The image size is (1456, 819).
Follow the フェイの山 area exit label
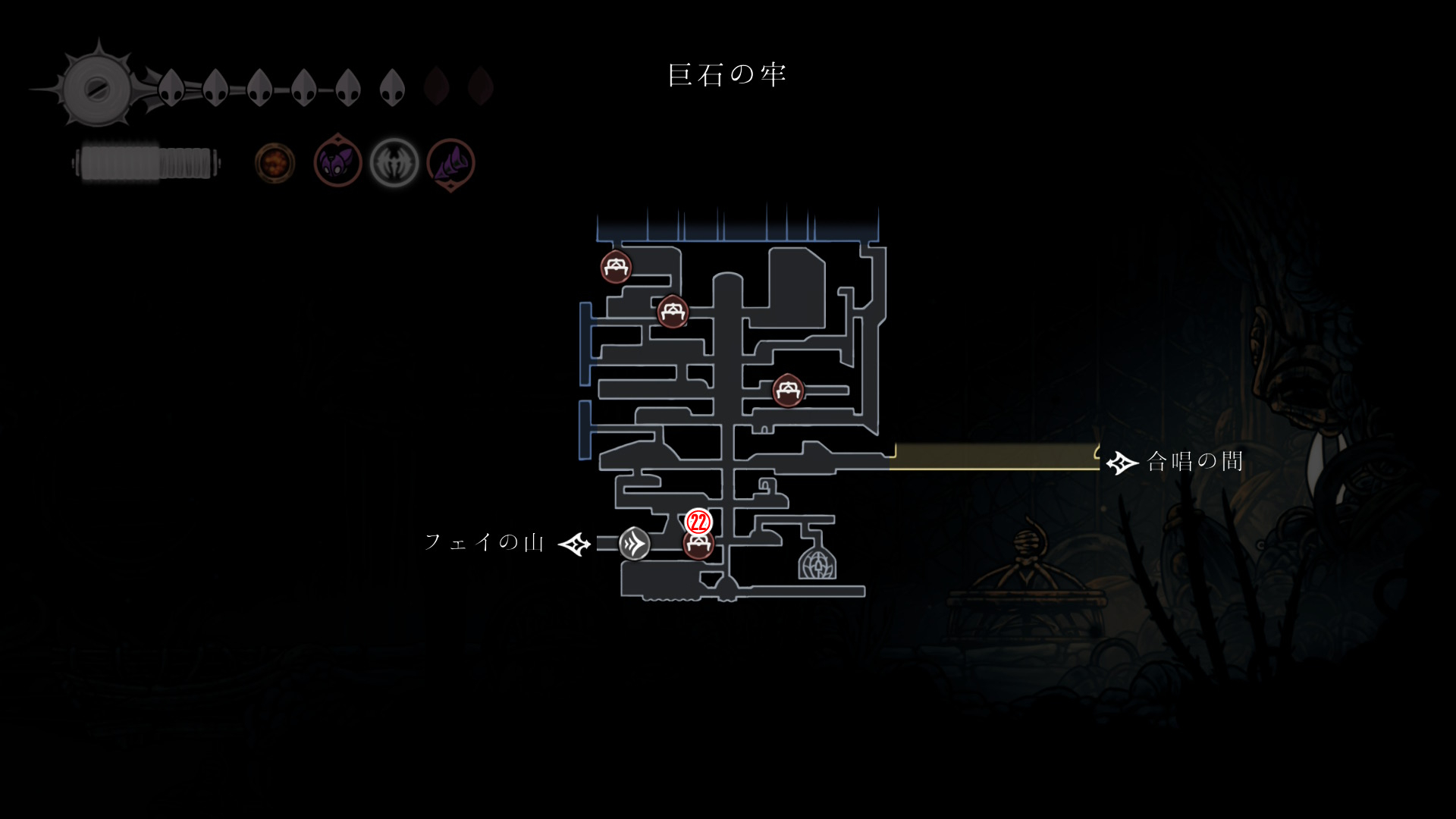(485, 542)
